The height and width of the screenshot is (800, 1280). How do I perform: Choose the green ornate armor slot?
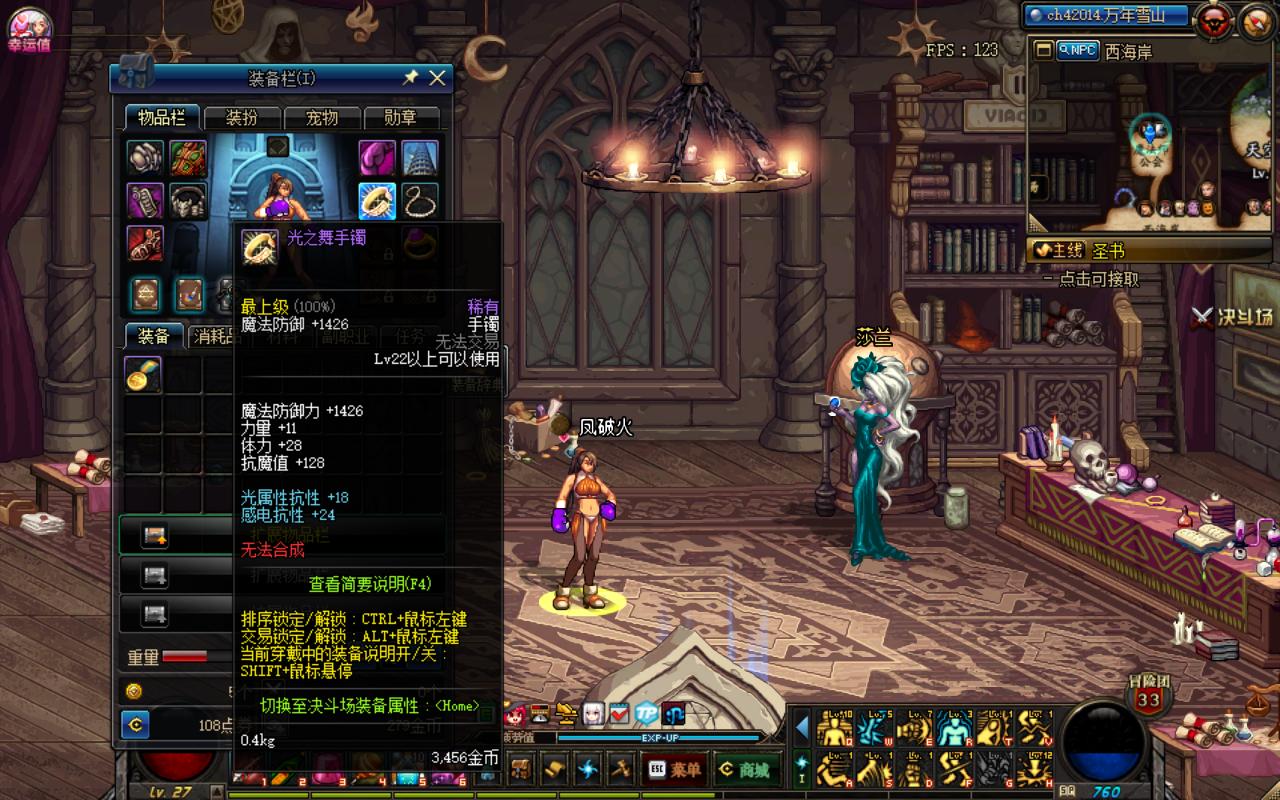click(188, 158)
